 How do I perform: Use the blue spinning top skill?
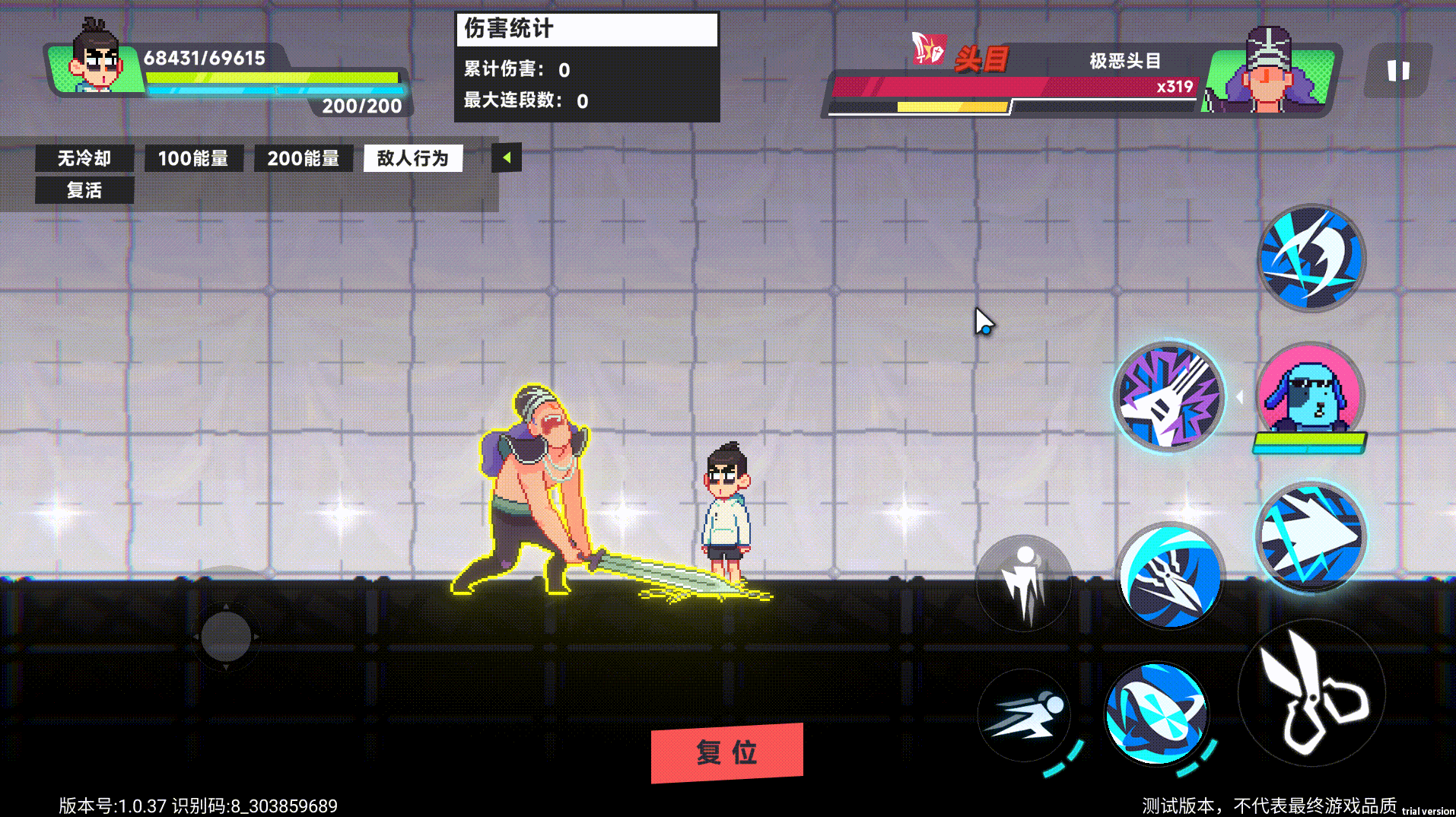1156,713
